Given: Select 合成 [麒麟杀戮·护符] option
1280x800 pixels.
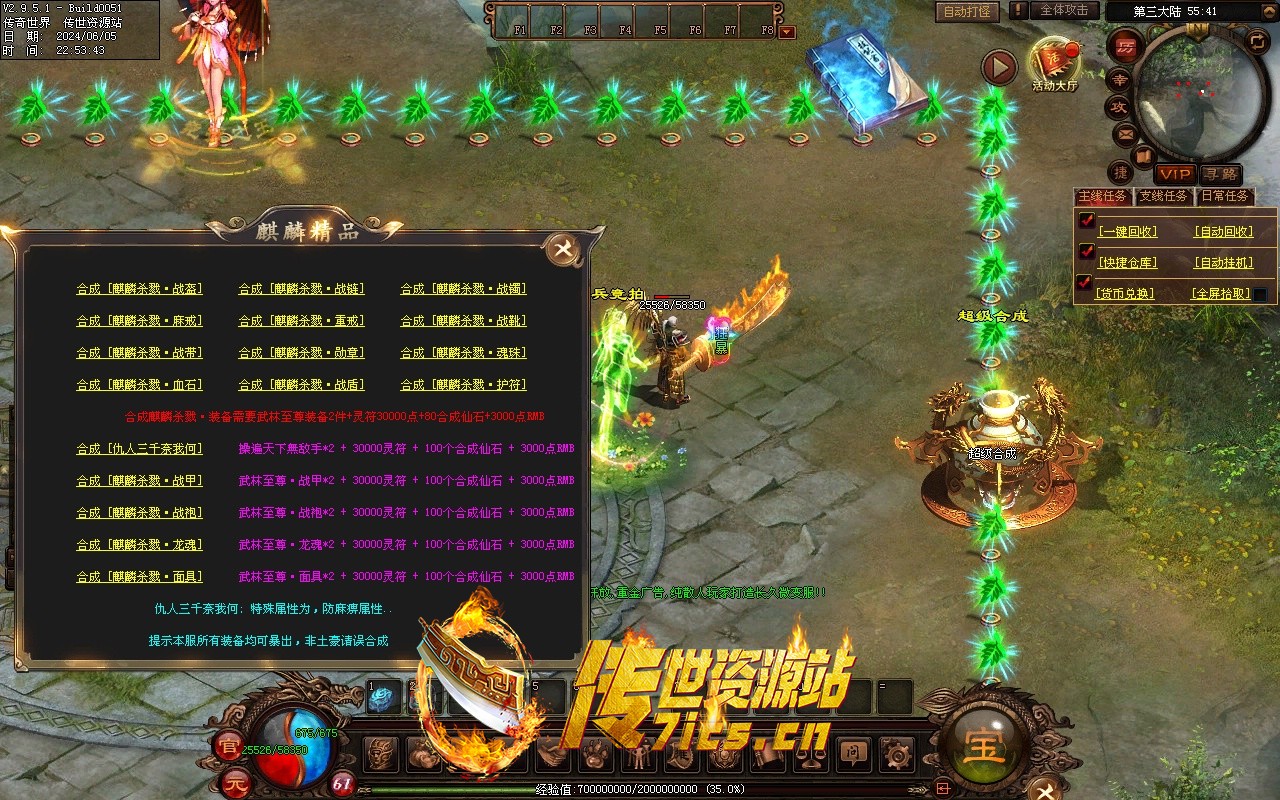Looking at the screenshot, I should (x=463, y=385).
